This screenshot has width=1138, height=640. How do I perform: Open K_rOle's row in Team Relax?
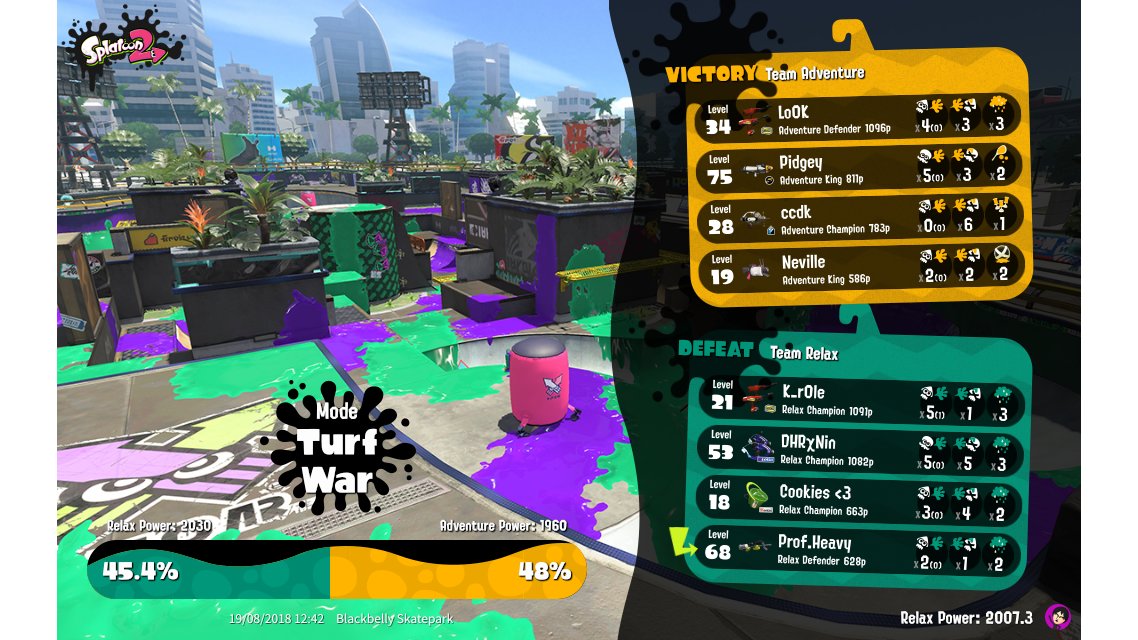pos(862,398)
